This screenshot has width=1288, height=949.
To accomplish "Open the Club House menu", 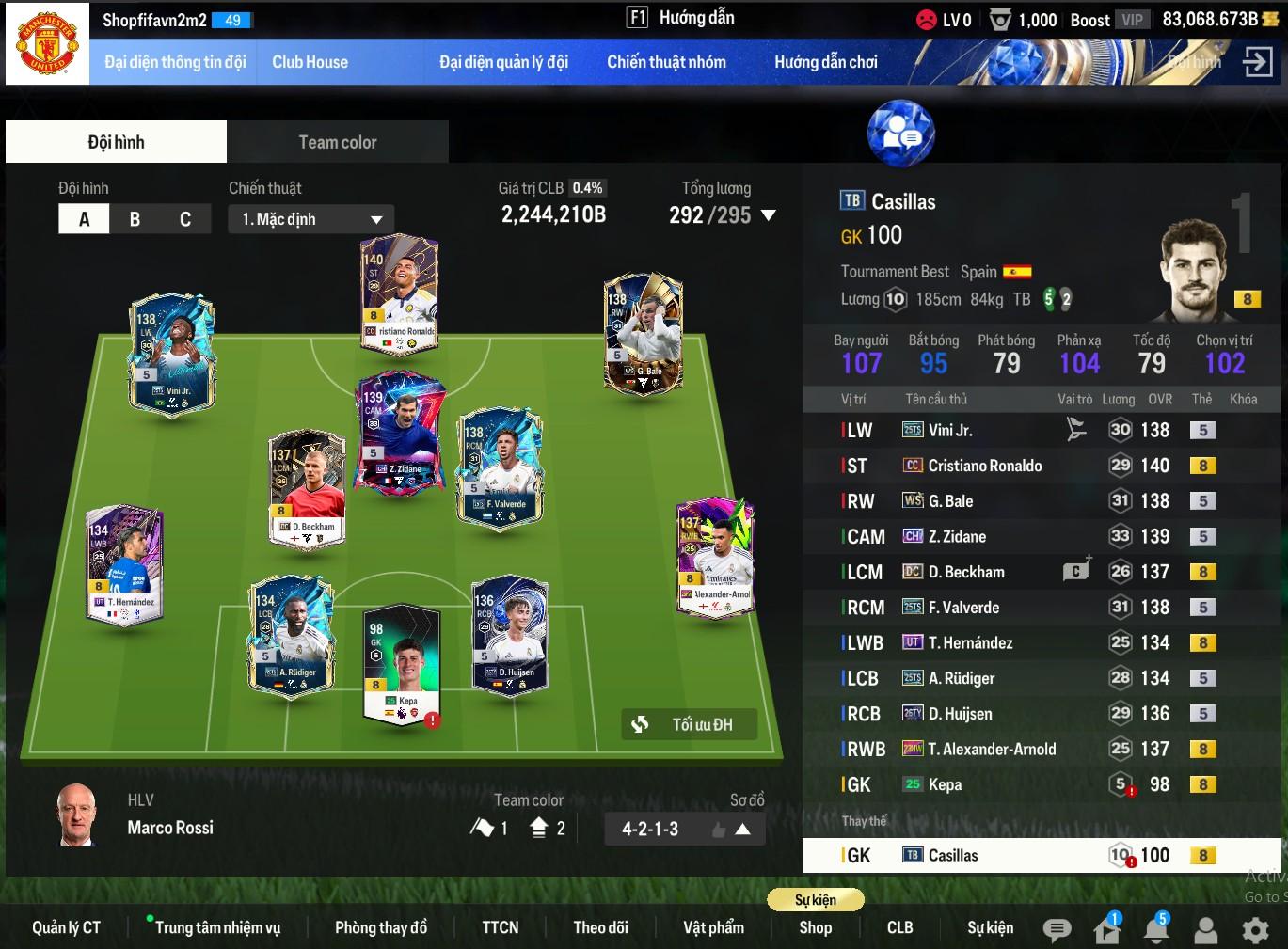I will [x=310, y=62].
